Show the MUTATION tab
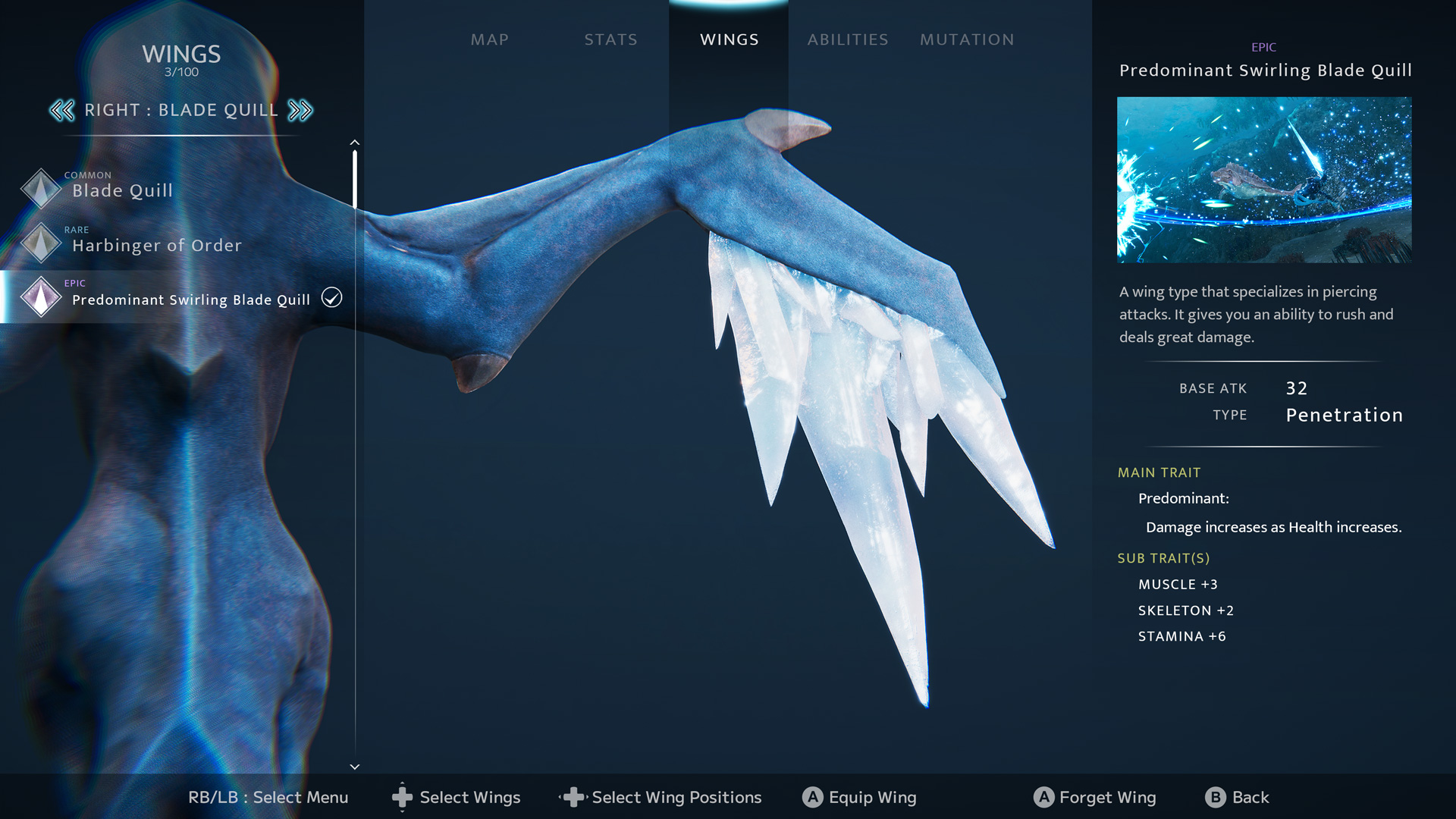1456x819 pixels. click(966, 39)
